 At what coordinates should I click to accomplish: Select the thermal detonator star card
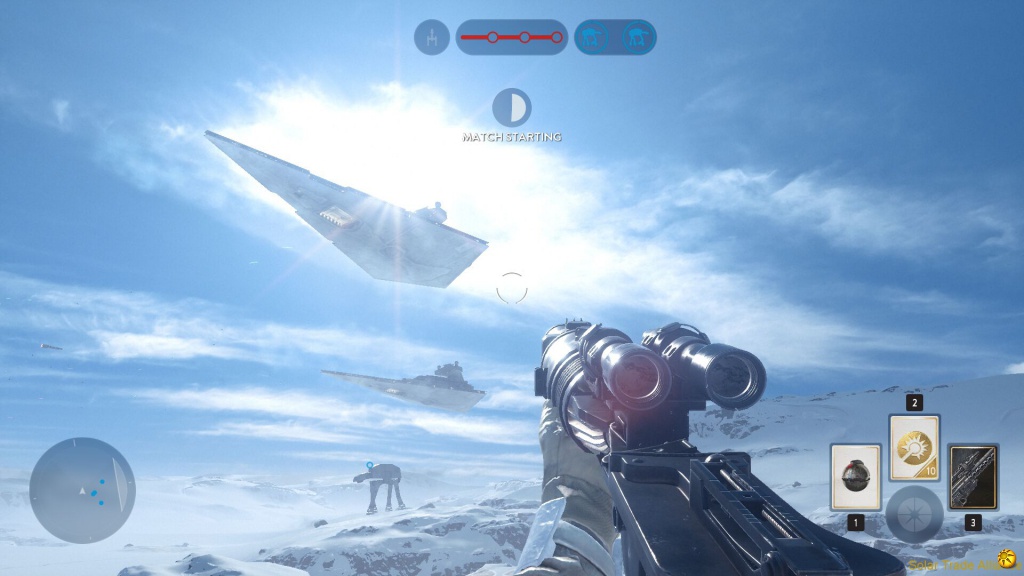tap(855, 478)
